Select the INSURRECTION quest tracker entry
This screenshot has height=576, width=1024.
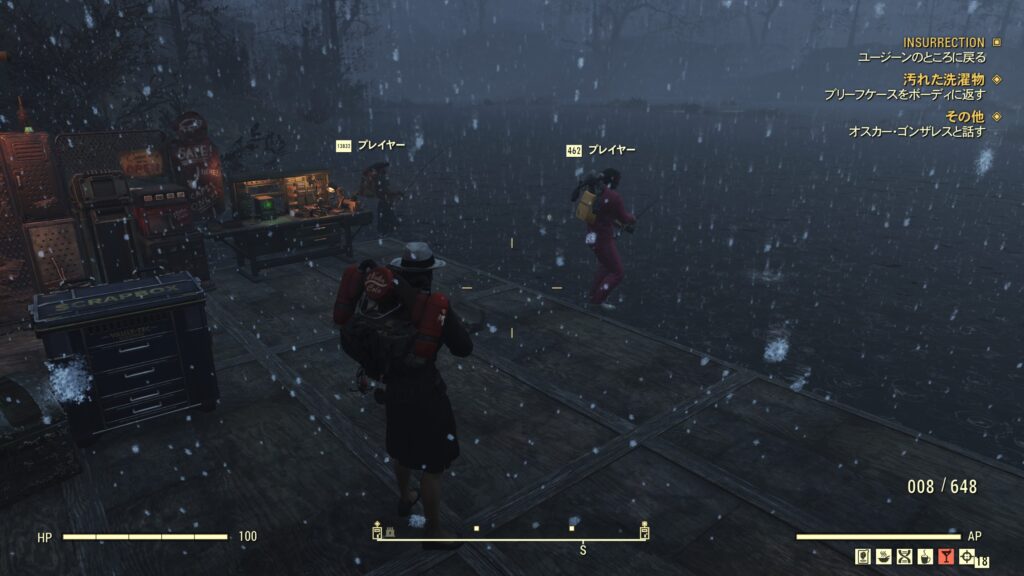[x=943, y=43]
